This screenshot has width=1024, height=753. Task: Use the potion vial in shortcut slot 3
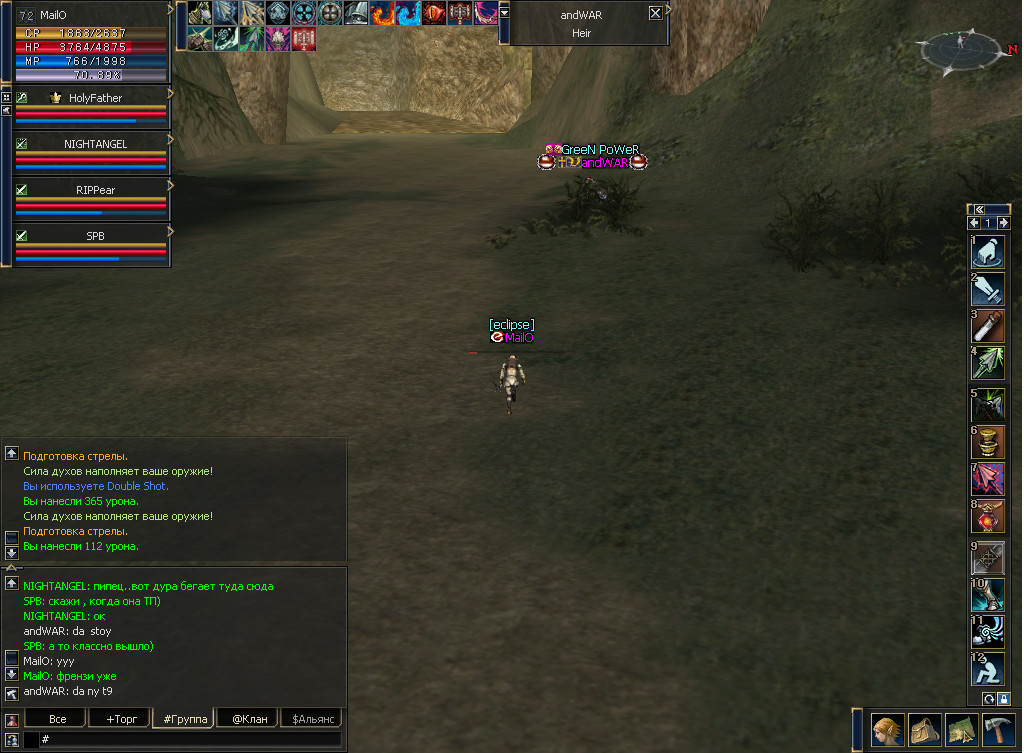pos(988,325)
